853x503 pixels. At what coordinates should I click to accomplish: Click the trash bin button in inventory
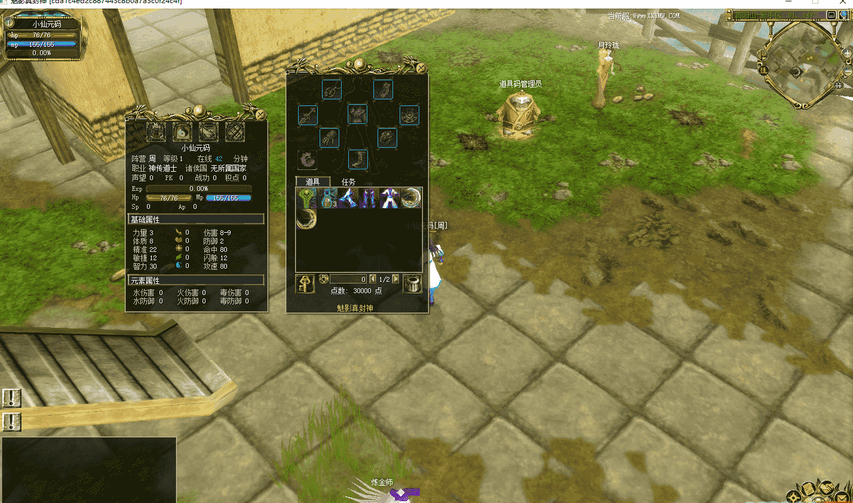coord(412,285)
